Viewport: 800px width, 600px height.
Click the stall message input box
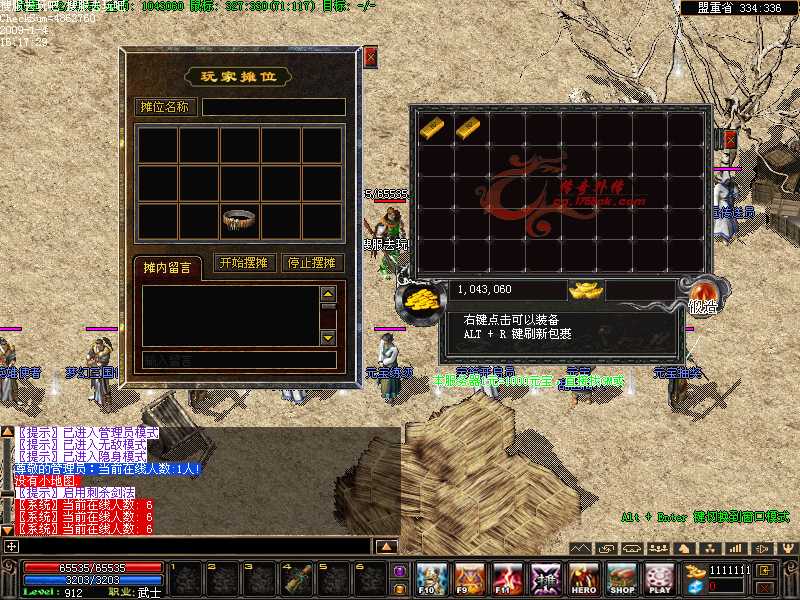point(238,360)
